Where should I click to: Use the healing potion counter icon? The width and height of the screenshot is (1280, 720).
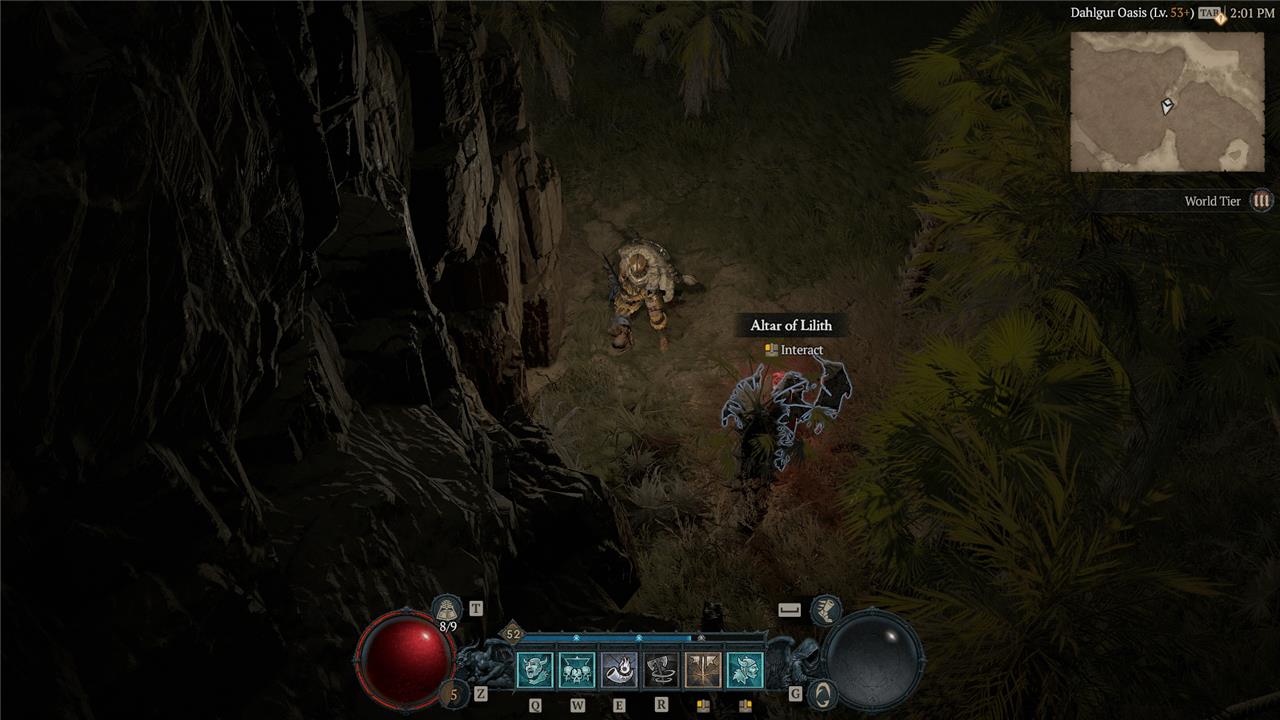point(453,693)
